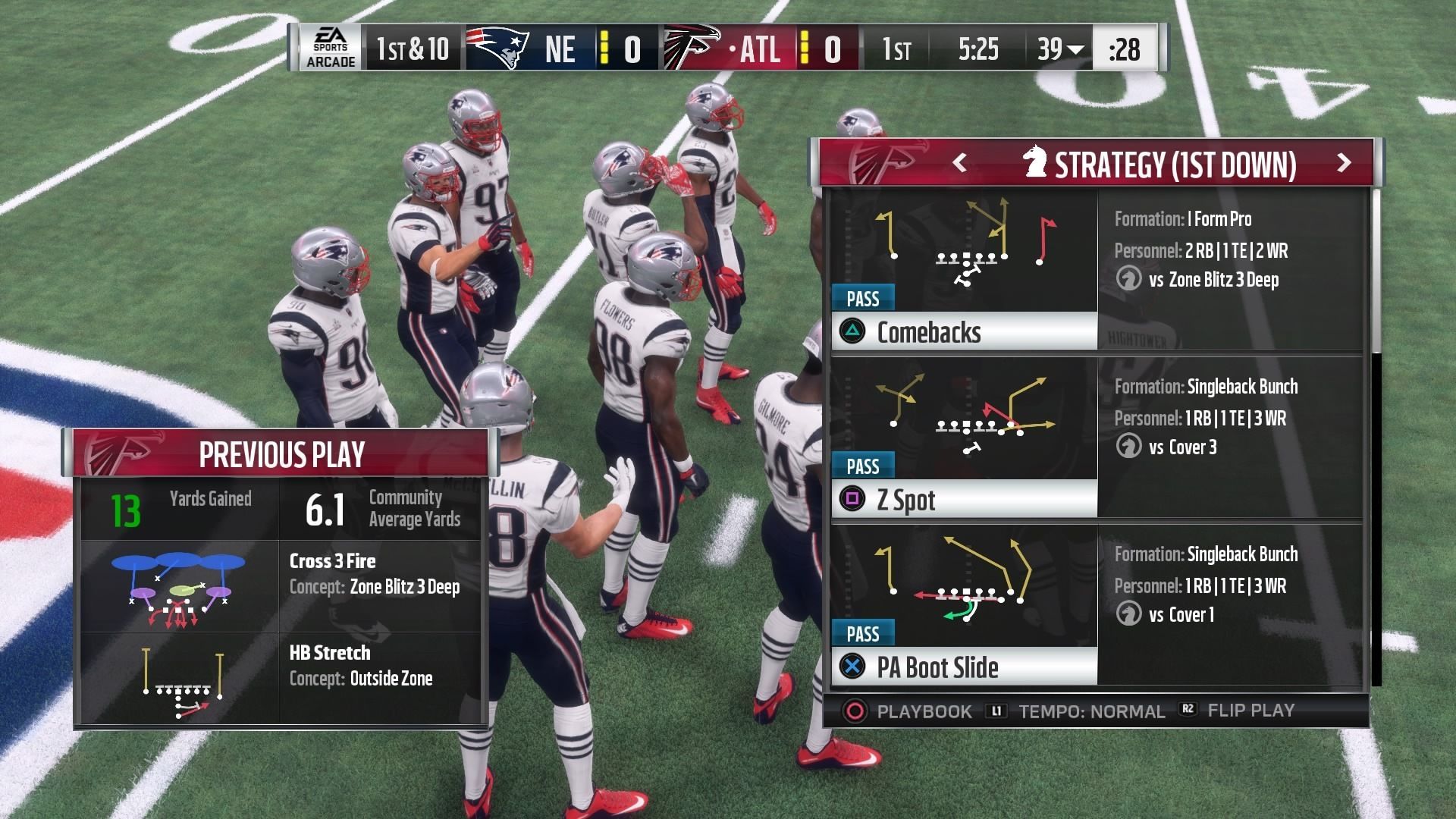Click the PA Boot Slide route diagram
The height and width of the screenshot is (819, 1456).
pos(965,580)
